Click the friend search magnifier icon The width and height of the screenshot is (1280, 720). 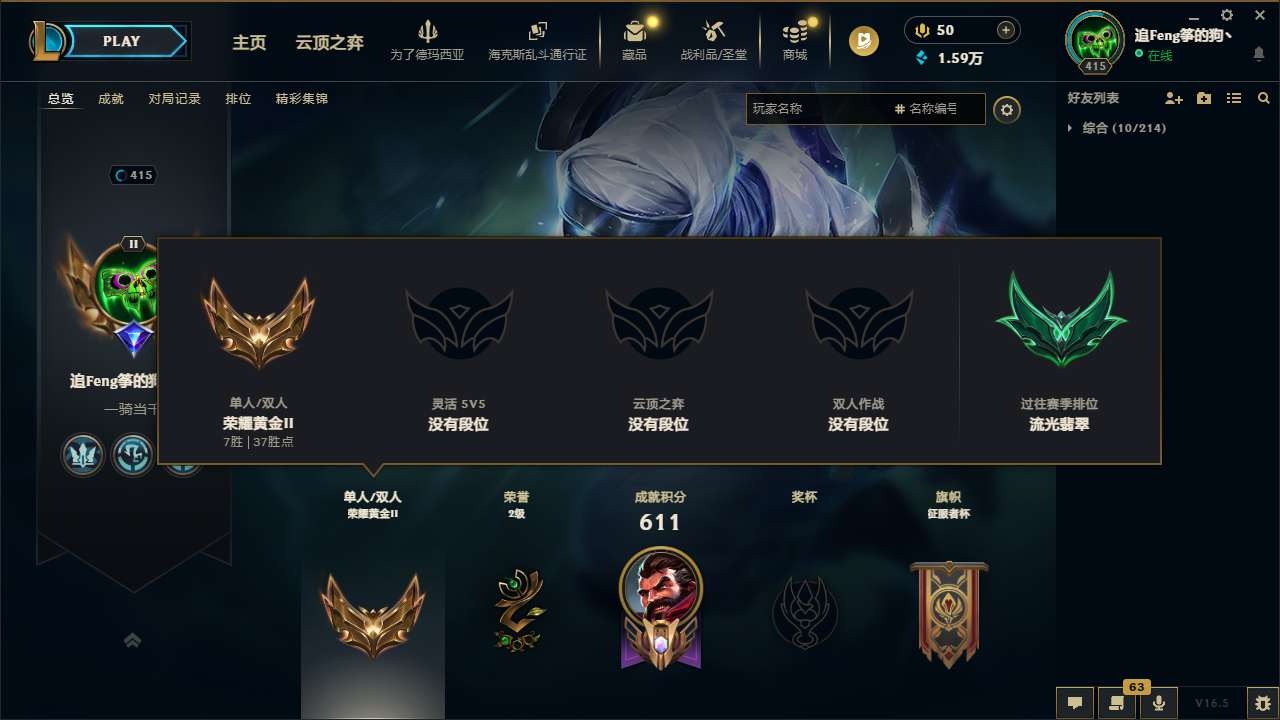click(x=1263, y=98)
